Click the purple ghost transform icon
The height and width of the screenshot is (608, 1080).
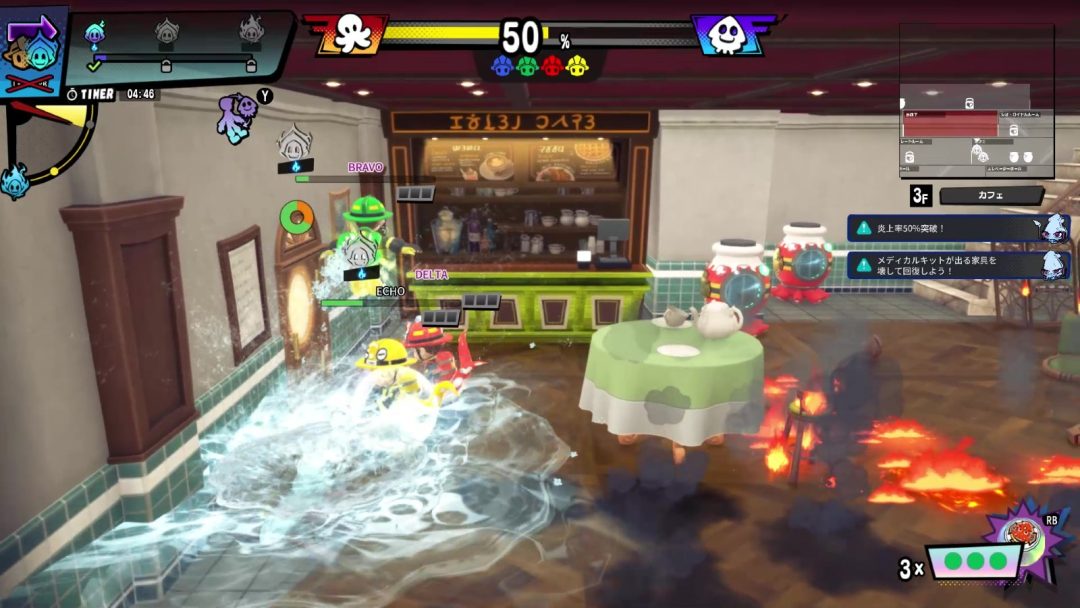click(x=238, y=115)
